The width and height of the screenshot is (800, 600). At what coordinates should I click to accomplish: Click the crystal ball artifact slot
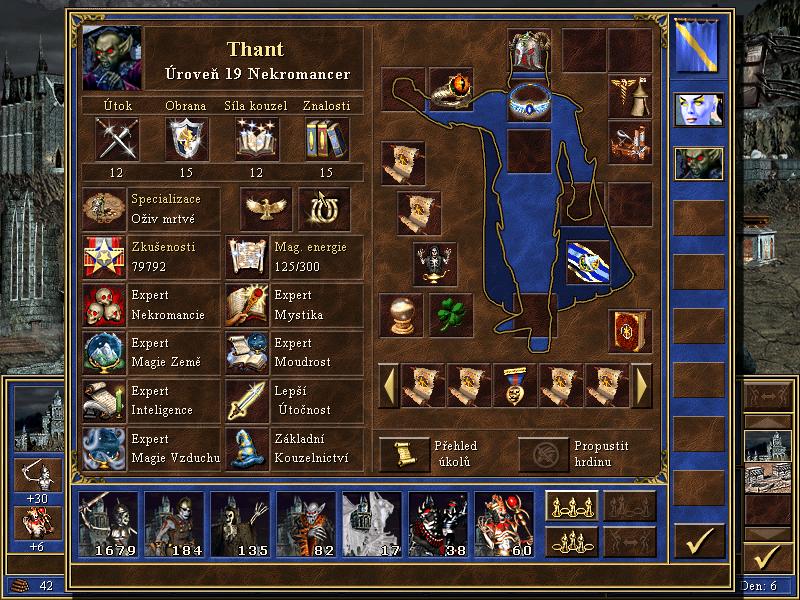coord(402,315)
